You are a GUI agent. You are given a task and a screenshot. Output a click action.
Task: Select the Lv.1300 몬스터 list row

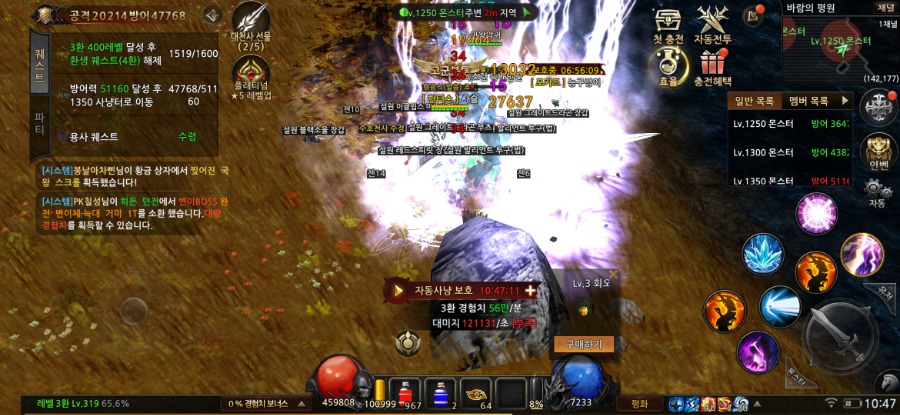pos(792,152)
